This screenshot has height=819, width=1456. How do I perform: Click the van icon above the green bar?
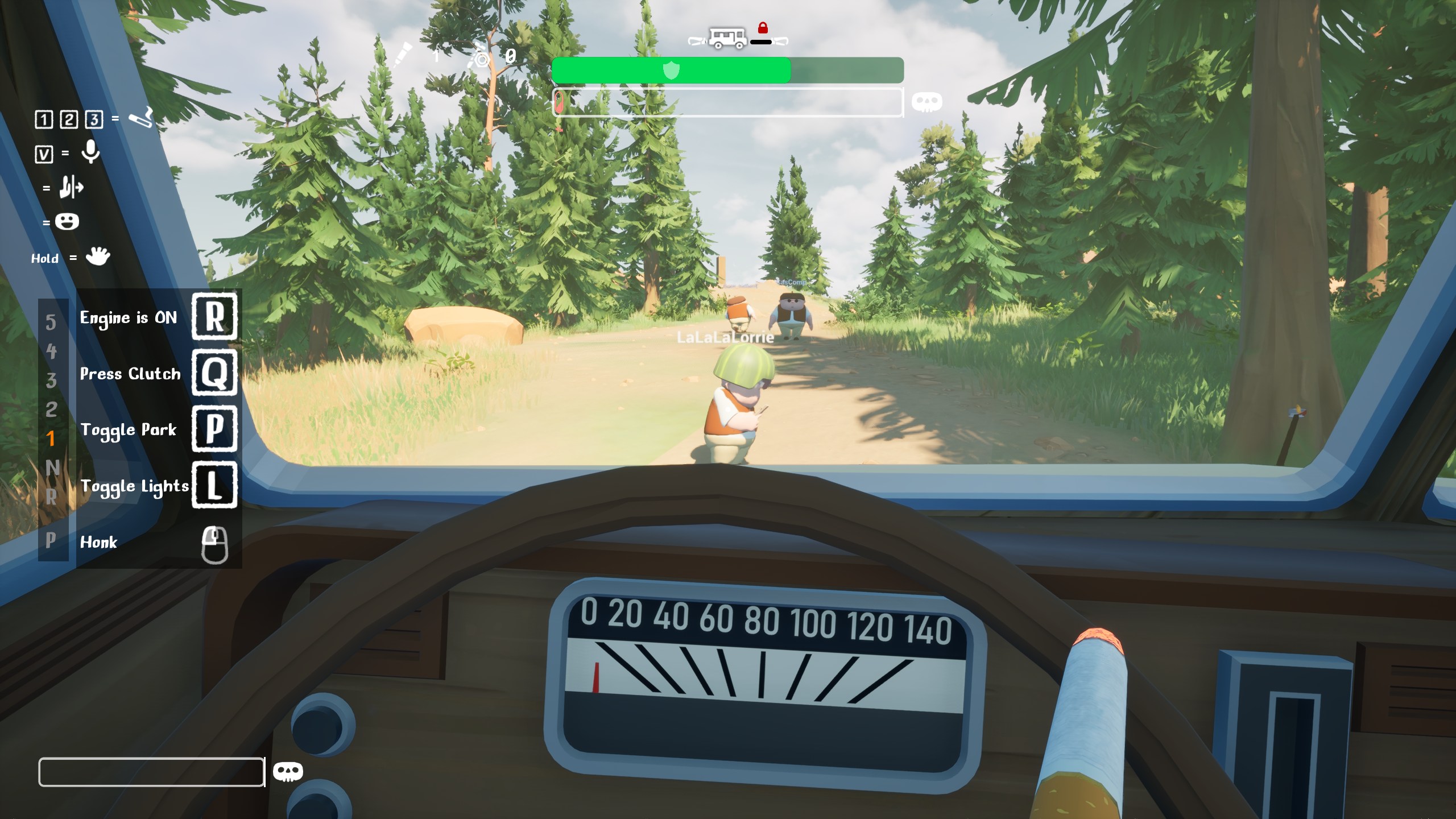pos(727,38)
